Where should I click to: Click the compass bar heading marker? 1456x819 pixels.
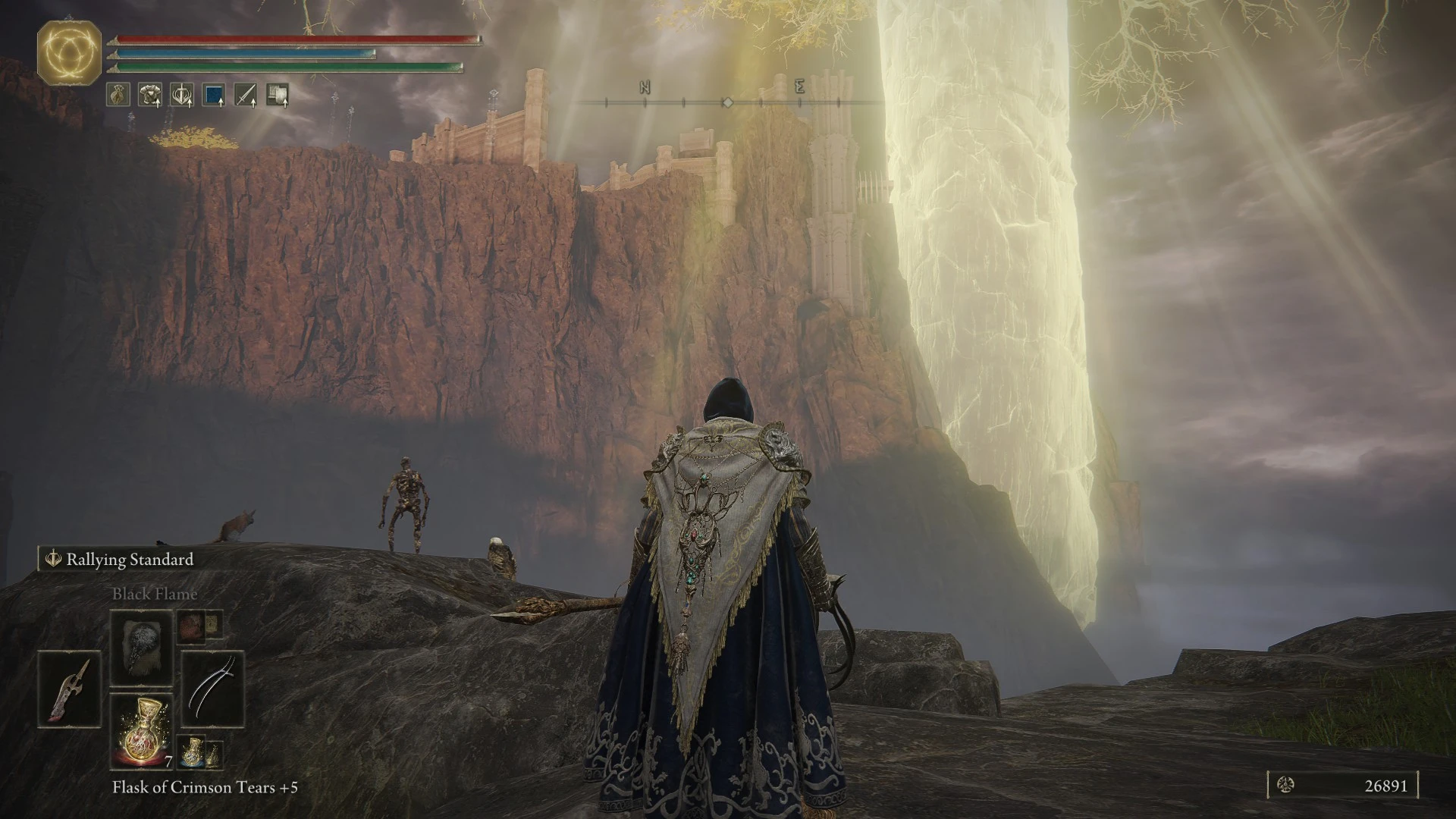(x=726, y=102)
